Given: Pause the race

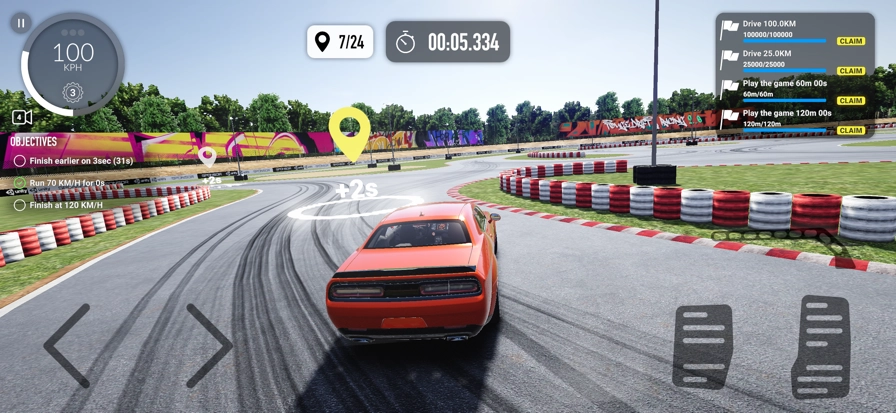Looking at the screenshot, I should [21, 22].
